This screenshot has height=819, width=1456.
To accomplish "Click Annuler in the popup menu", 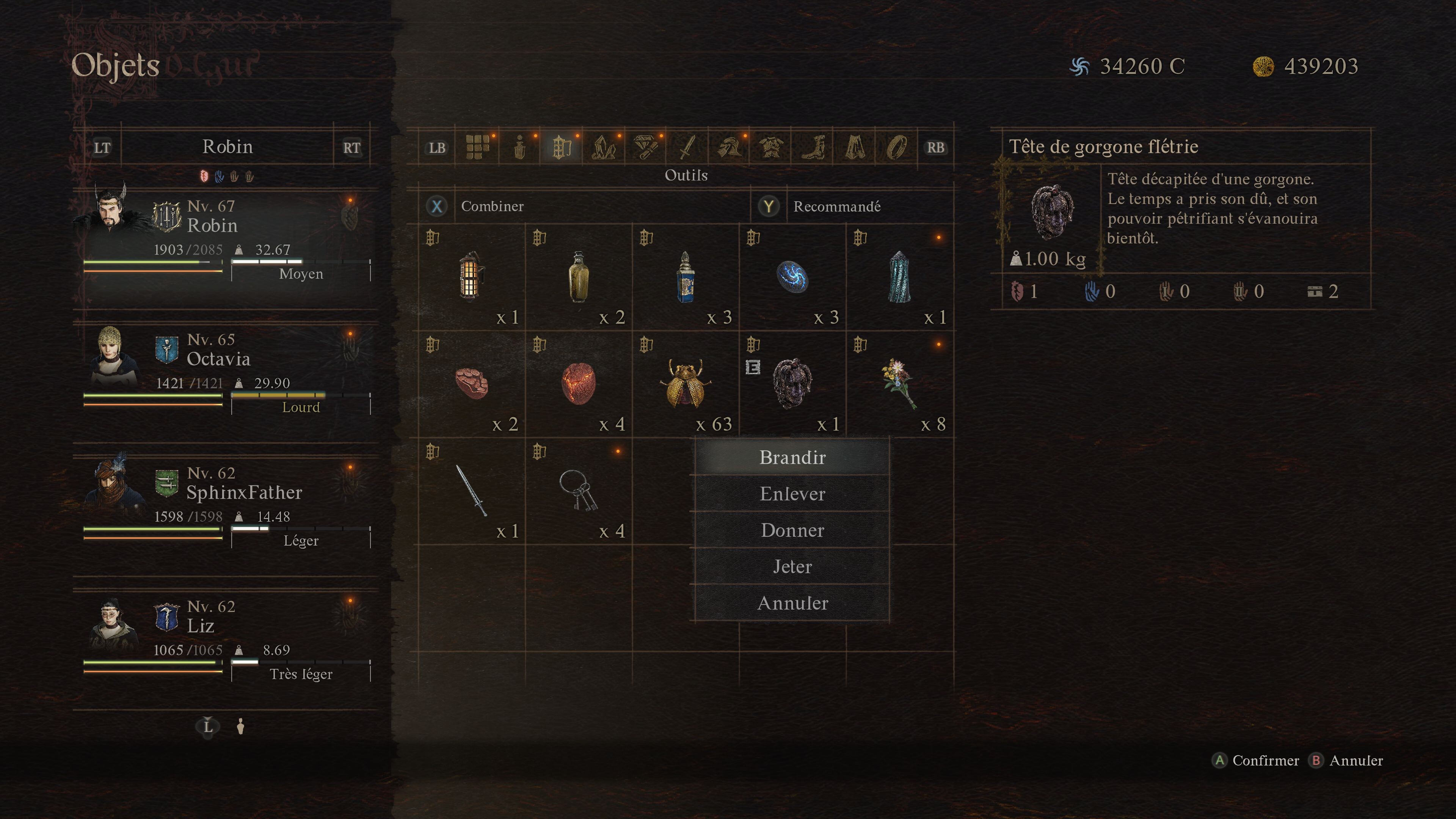I will [792, 603].
